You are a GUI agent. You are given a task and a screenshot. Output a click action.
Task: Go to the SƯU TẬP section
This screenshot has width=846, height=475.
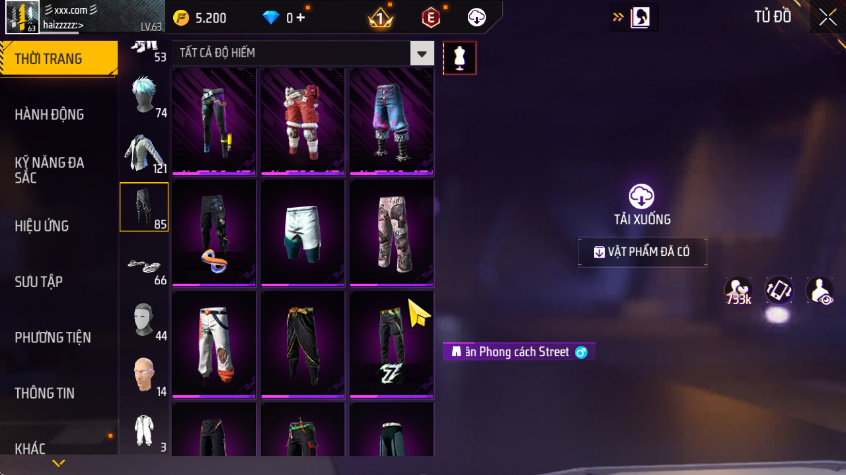tap(39, 281)
